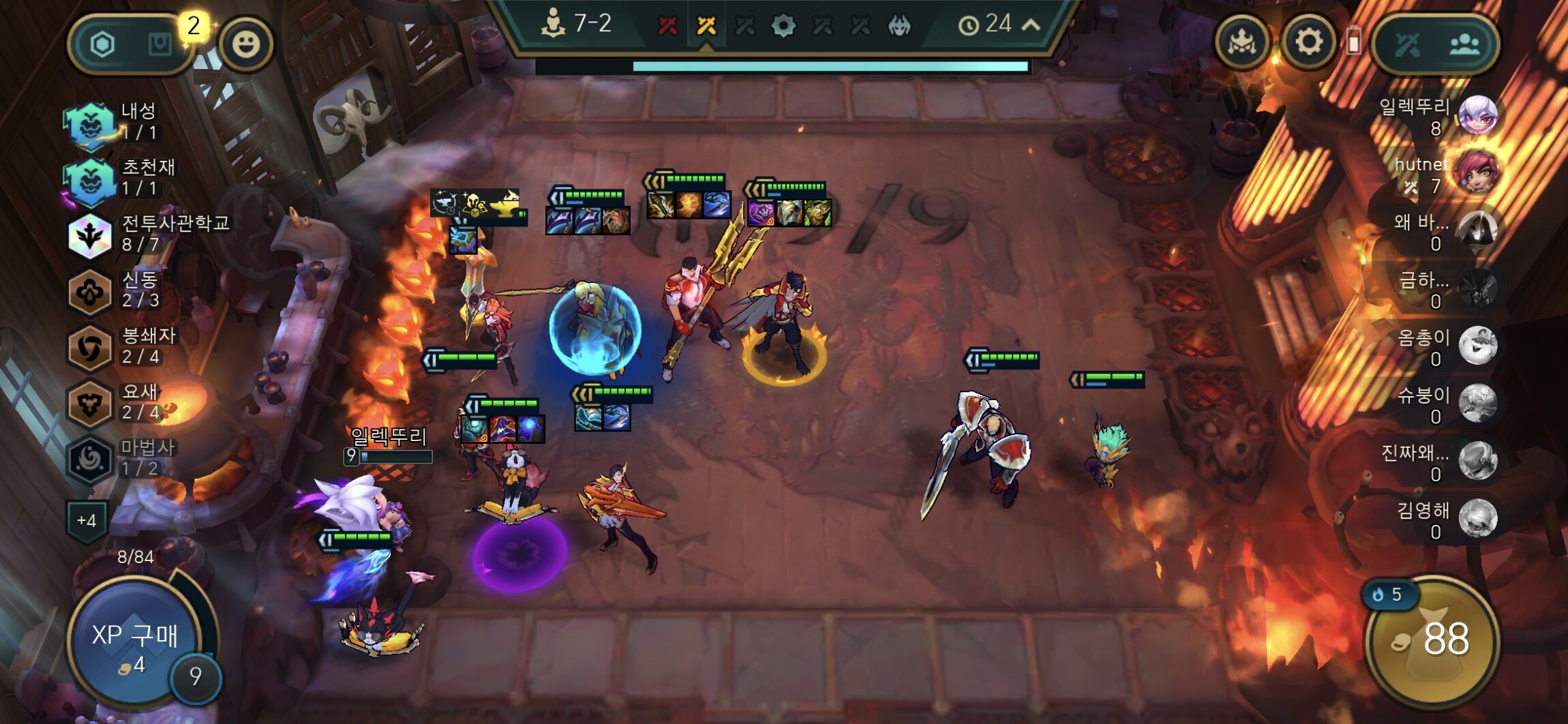Open the settings gear menu
Viewport: 1568px width, 724px height.
1308,43
